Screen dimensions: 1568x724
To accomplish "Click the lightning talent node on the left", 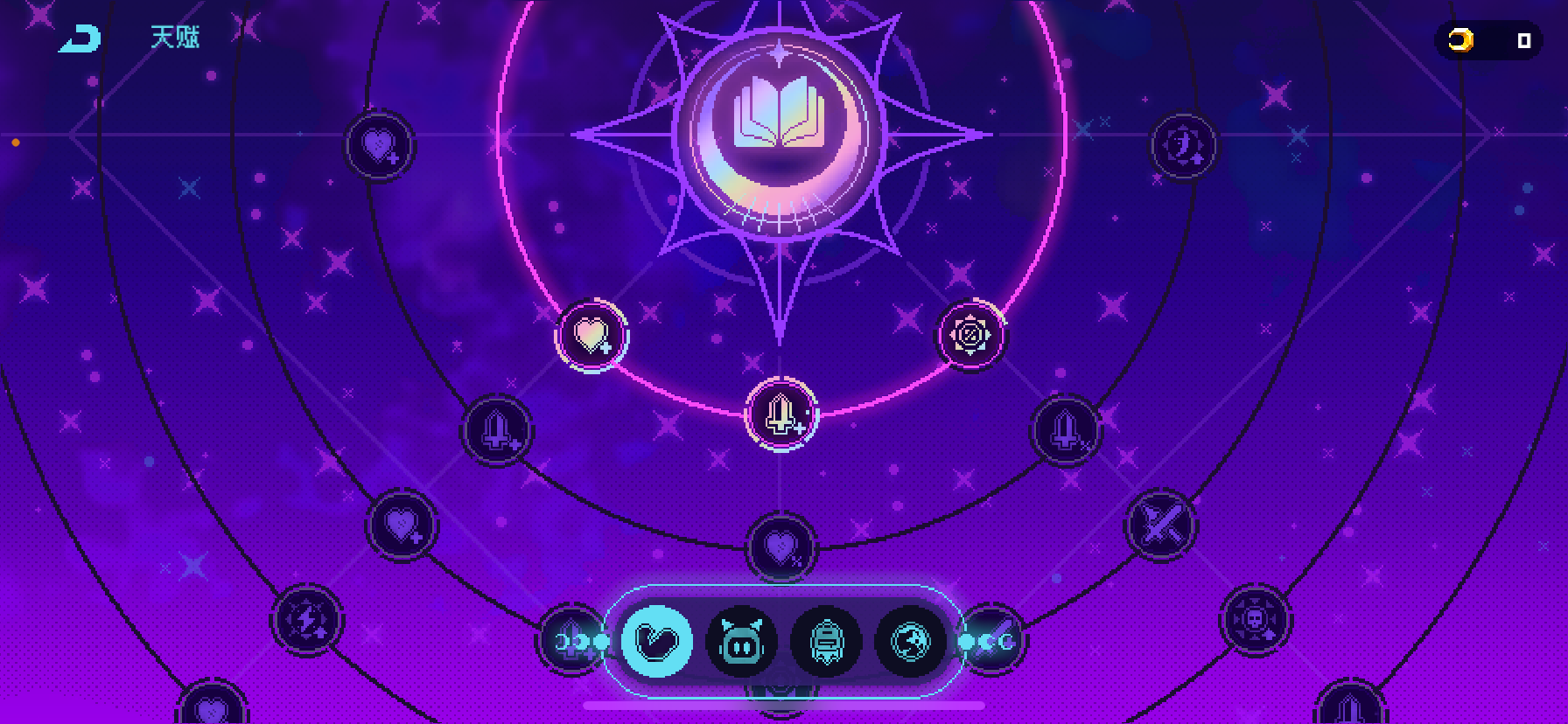I will 305,619.
